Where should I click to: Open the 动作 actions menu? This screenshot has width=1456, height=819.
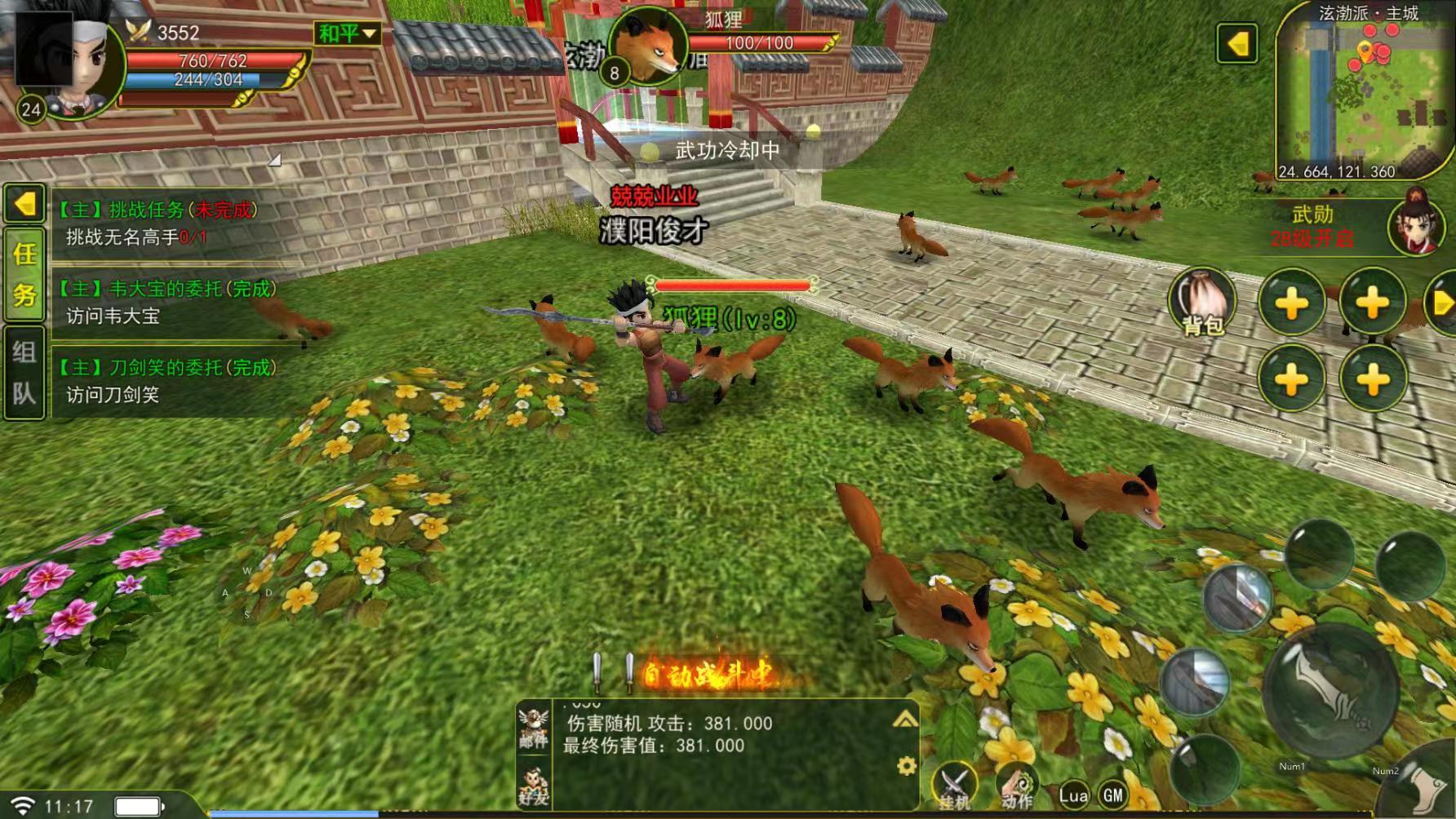pos(1017,787)
